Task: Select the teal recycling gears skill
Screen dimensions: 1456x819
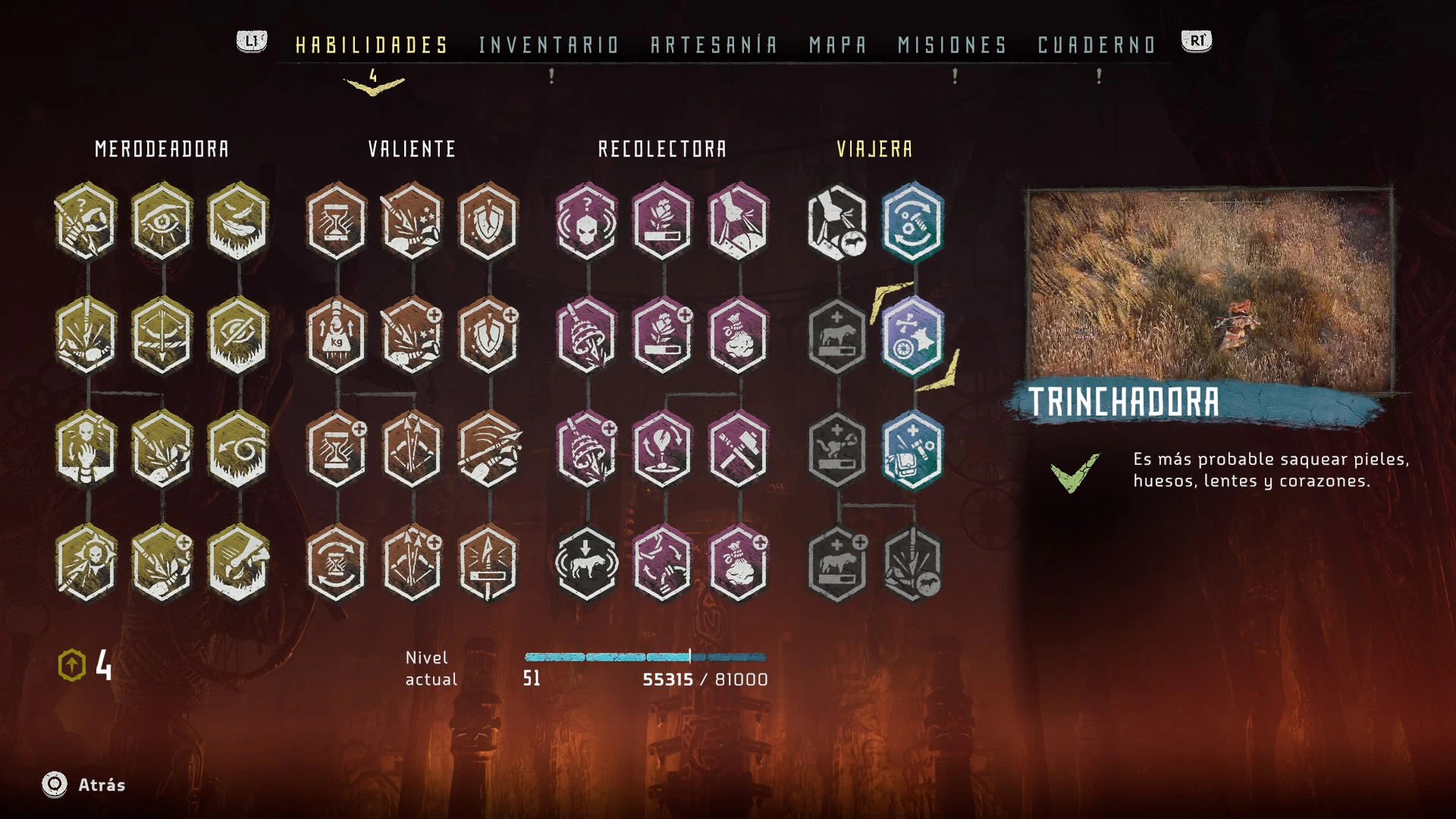Action: 913,221
